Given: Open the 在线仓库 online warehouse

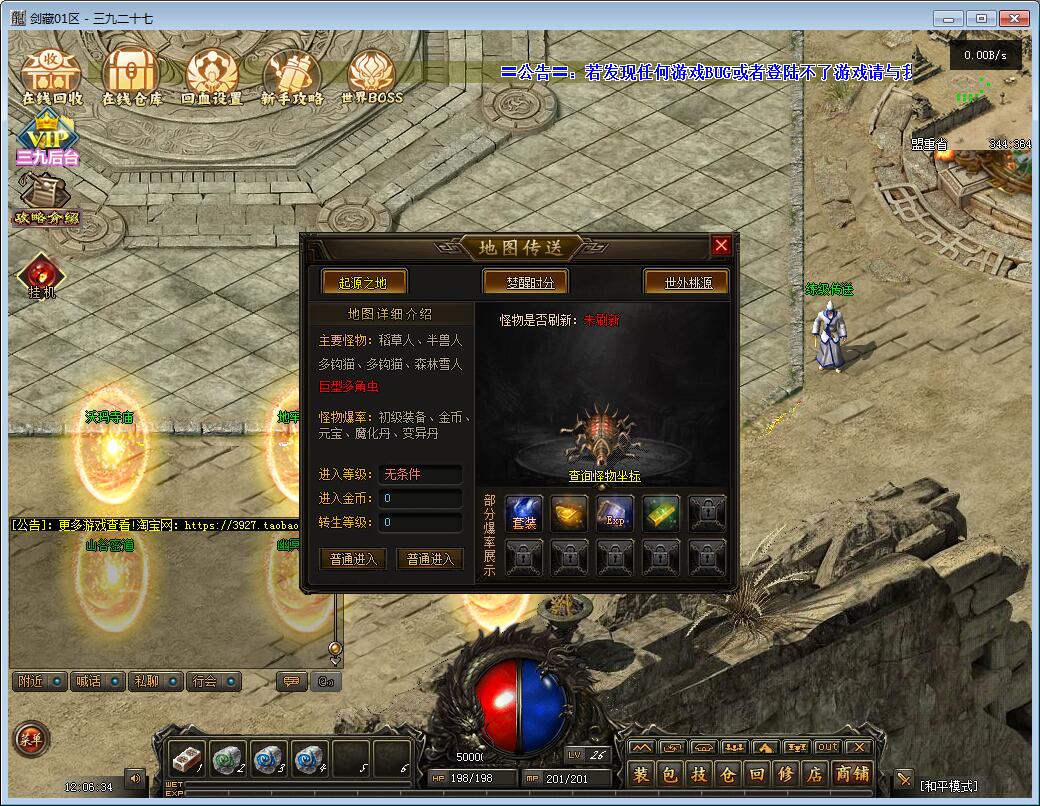Looking at the screenshot, I should click(x=131, y=76).
